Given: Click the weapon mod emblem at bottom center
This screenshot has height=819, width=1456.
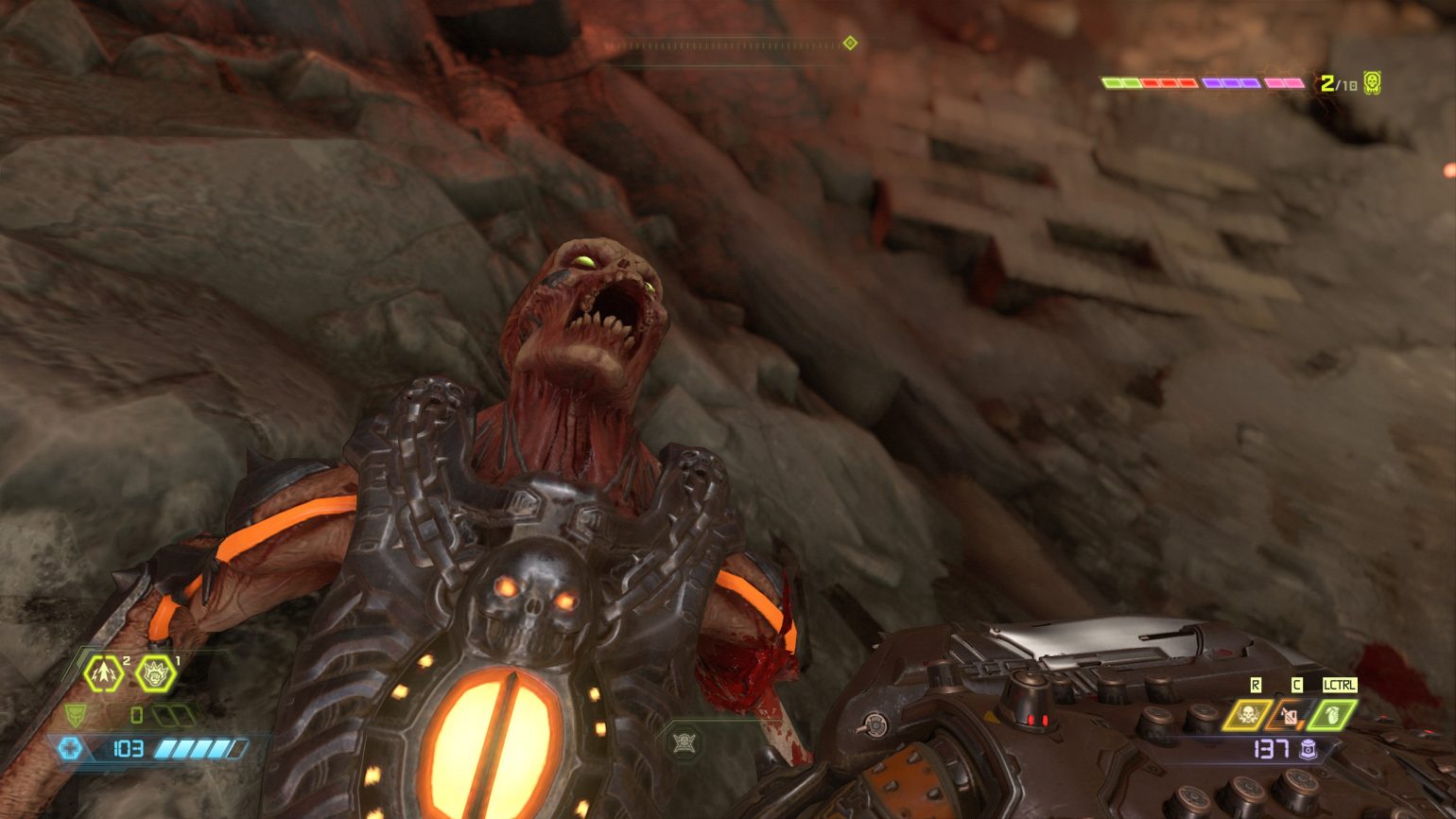Looking at the screenshot, I should pos(684,742).
